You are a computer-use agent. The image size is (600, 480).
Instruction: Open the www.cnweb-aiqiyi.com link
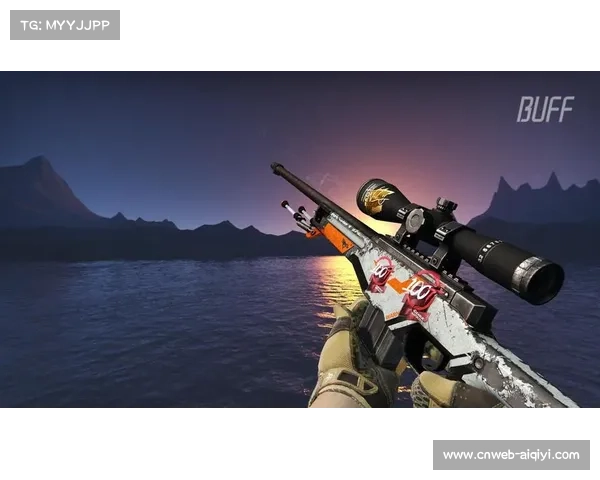511,455
